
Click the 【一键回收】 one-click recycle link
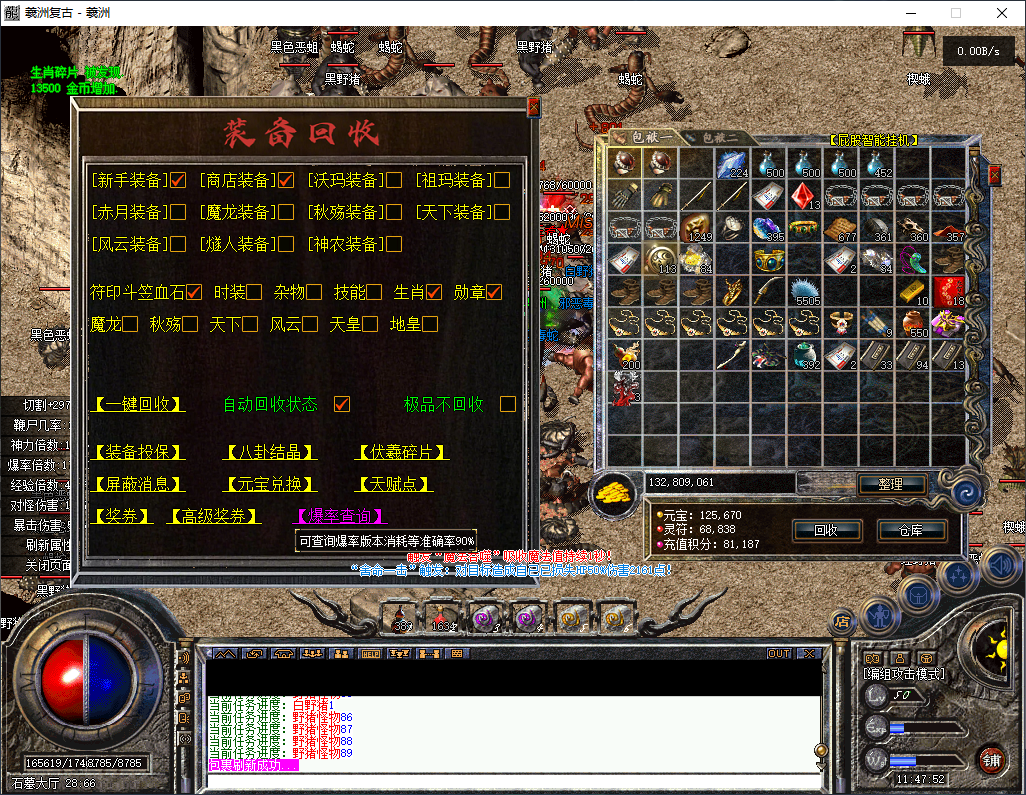pyautogui.click(x=139, y=404)
